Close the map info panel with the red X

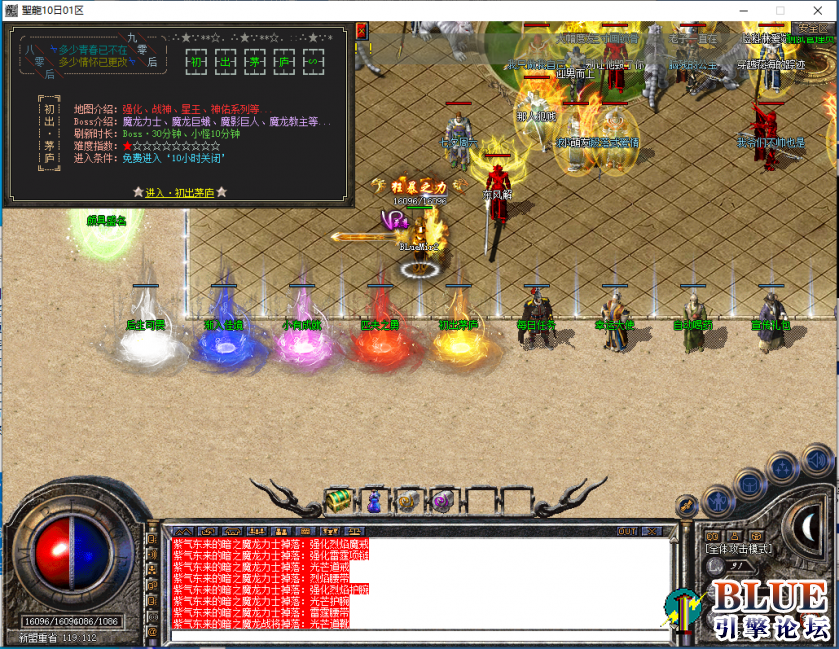coord(361,31)
